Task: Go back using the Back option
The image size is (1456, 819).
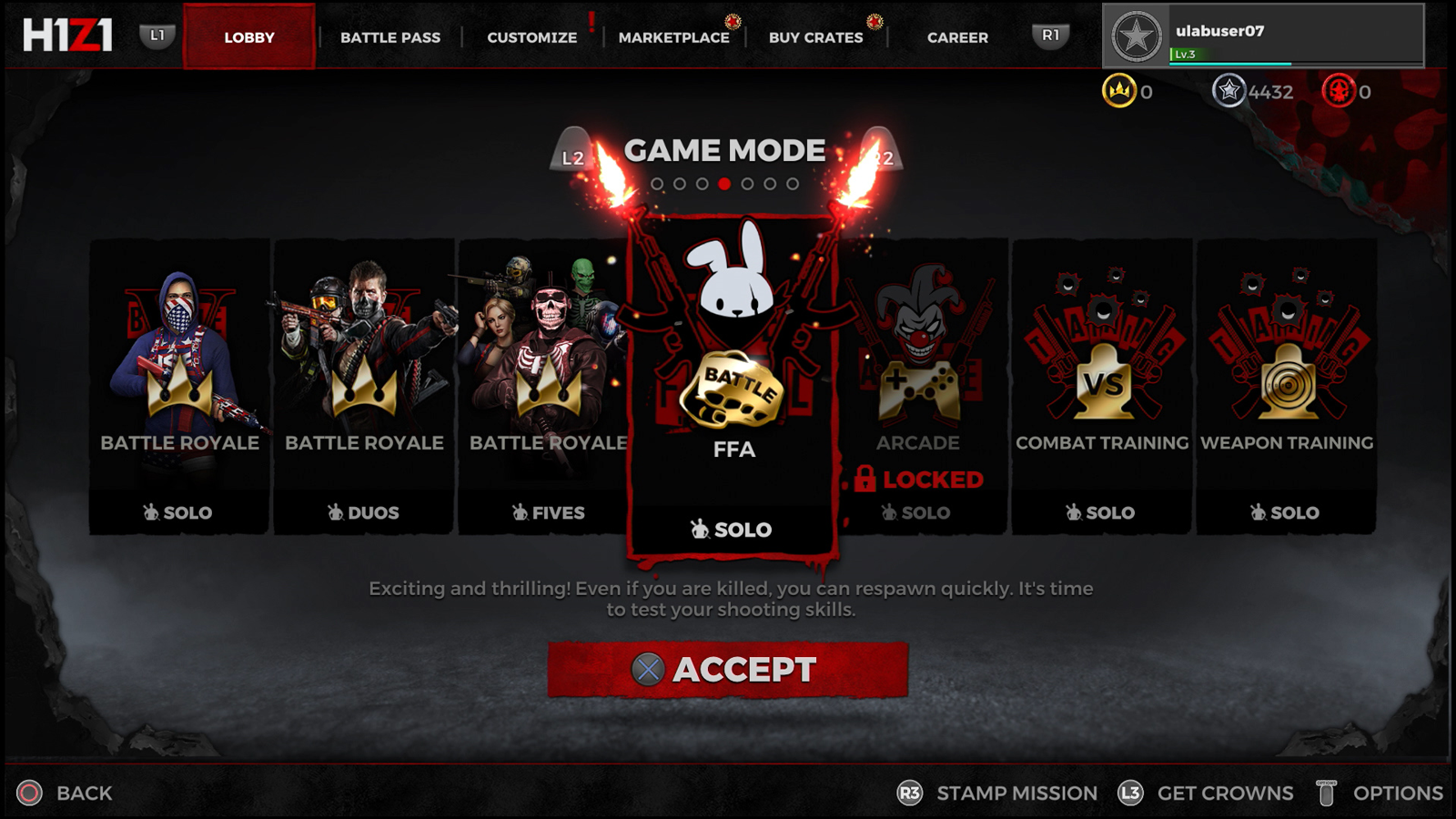Action: pyautogui.click(x=66, y=794)
